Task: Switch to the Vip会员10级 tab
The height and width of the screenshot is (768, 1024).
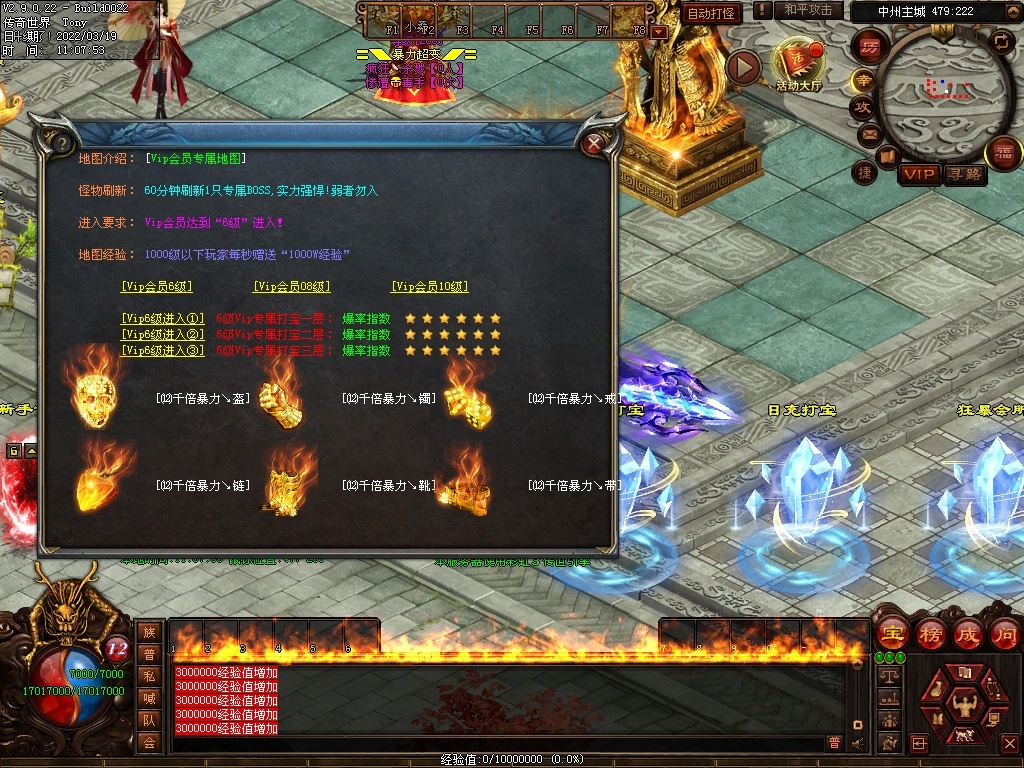Action: [430, 286]
